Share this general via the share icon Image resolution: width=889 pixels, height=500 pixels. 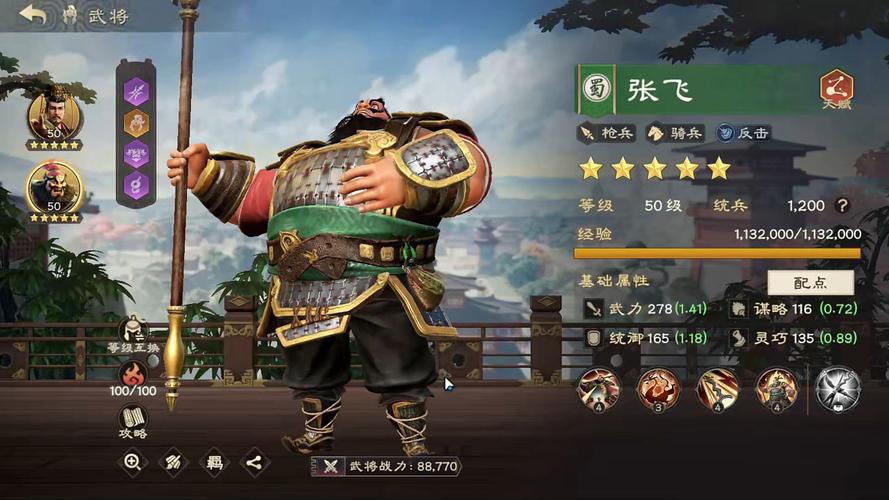(x=255, y=461)
